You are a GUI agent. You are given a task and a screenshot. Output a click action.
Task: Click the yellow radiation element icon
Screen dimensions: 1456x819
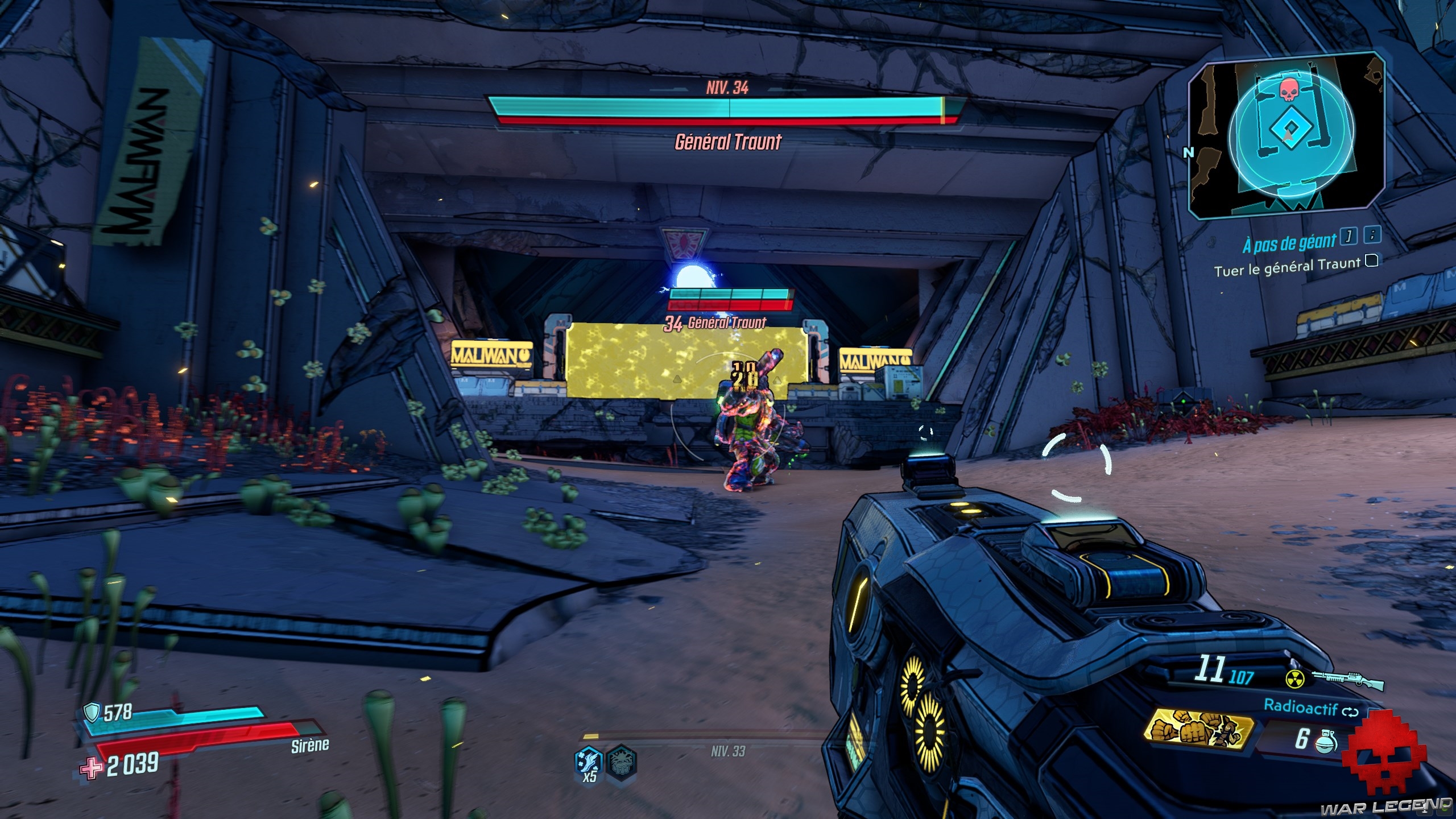[1294, 678]
